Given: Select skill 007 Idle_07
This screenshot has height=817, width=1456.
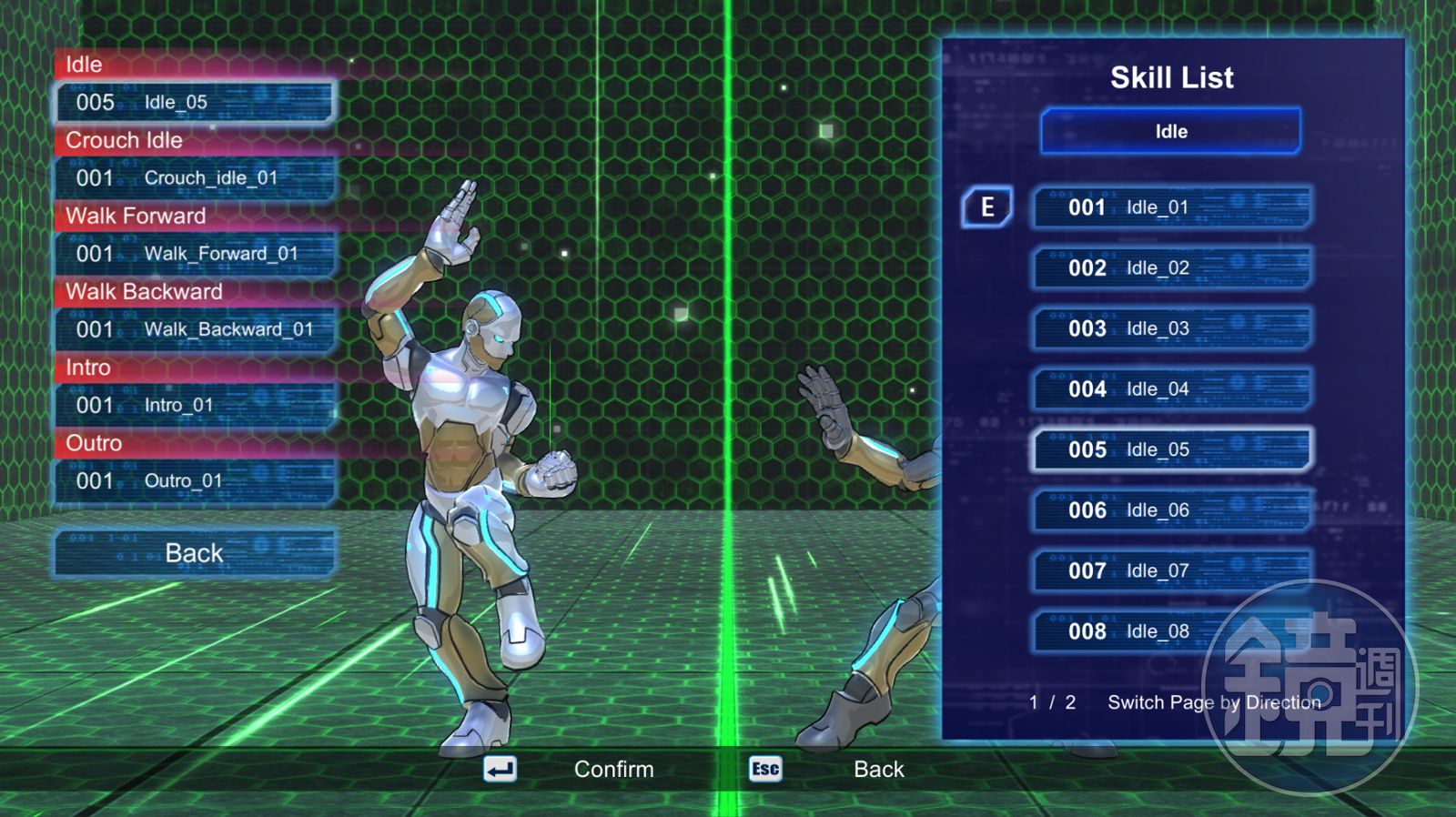Looking at the screenshot, I should [x=1171, y=571].
